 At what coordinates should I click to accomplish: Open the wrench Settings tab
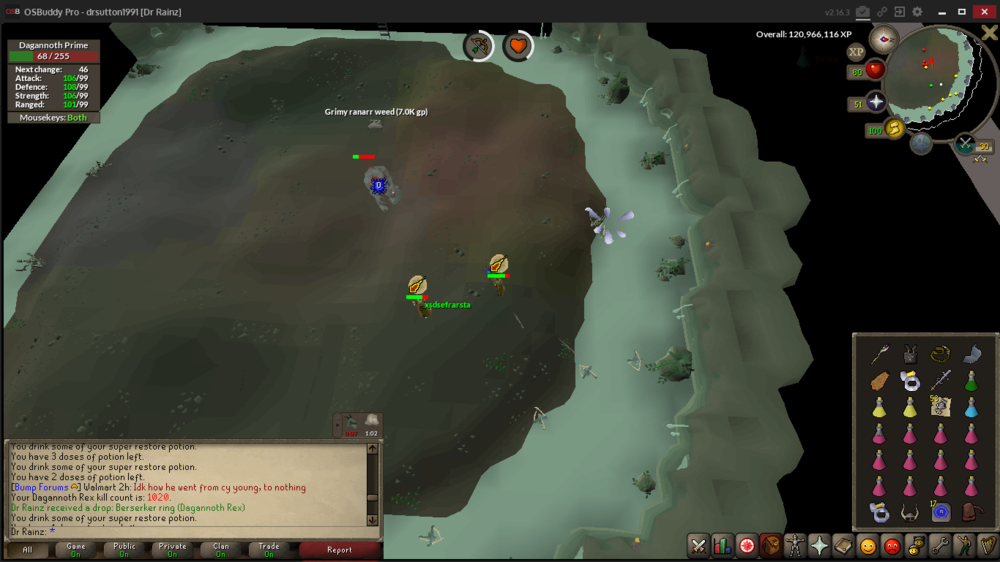[x=939, y=546]
